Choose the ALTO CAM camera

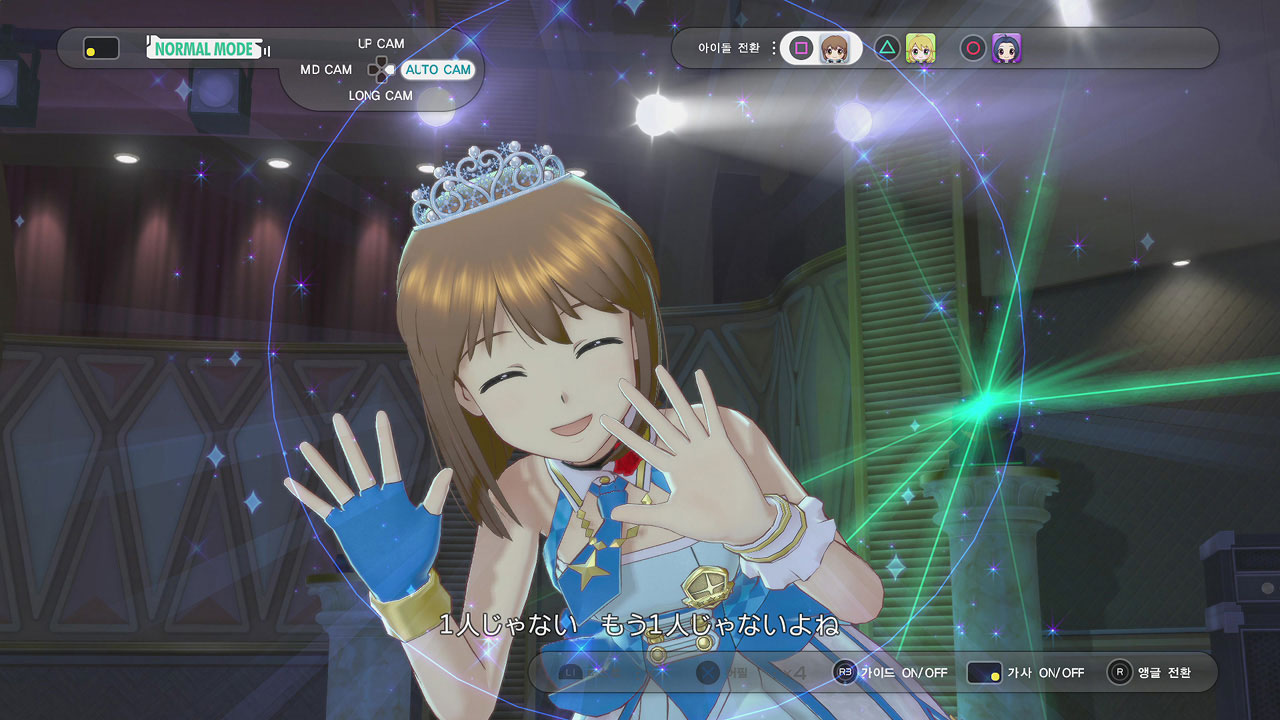437,70
